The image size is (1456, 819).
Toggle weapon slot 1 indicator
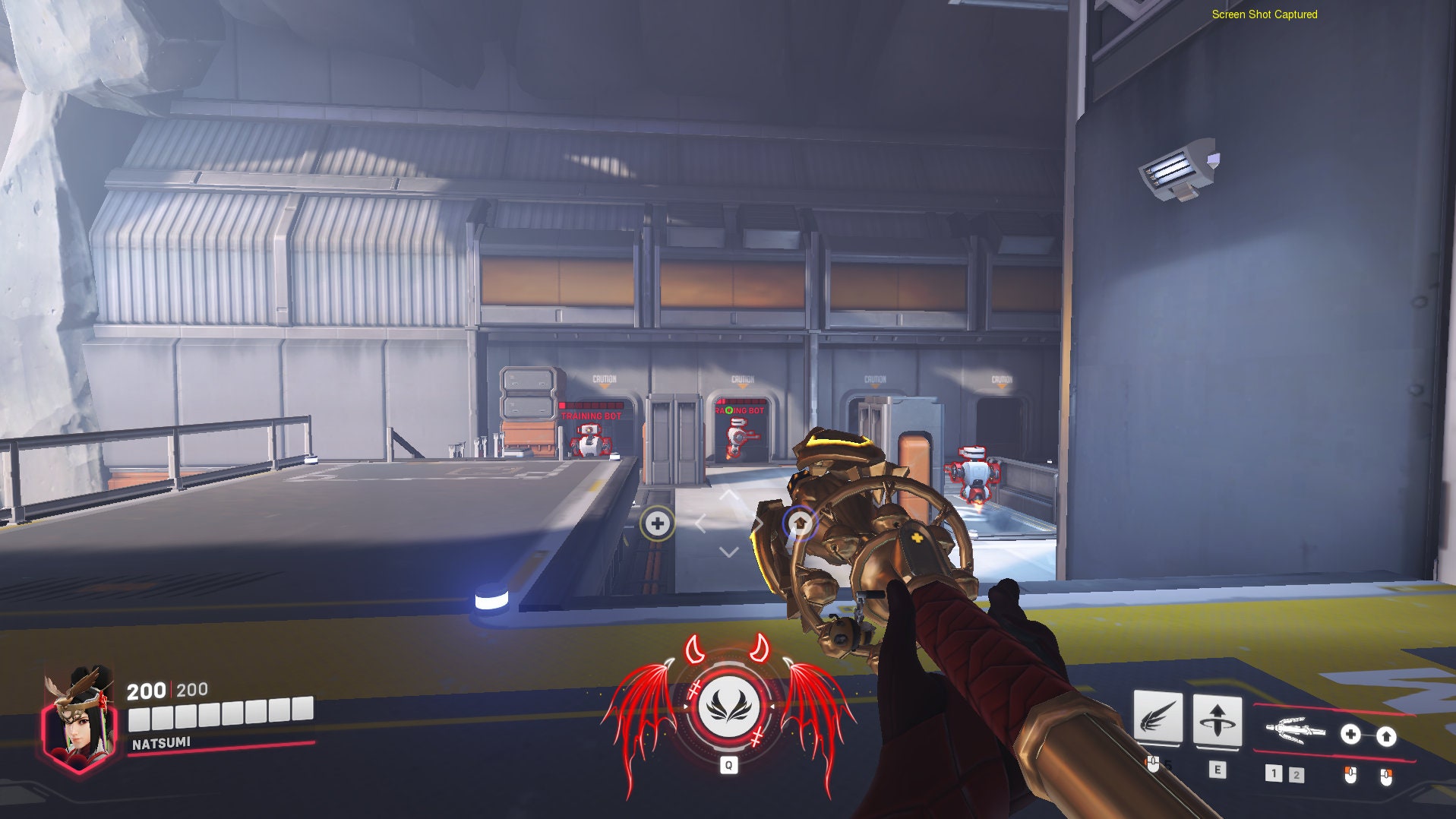(x=1275, y=775)
